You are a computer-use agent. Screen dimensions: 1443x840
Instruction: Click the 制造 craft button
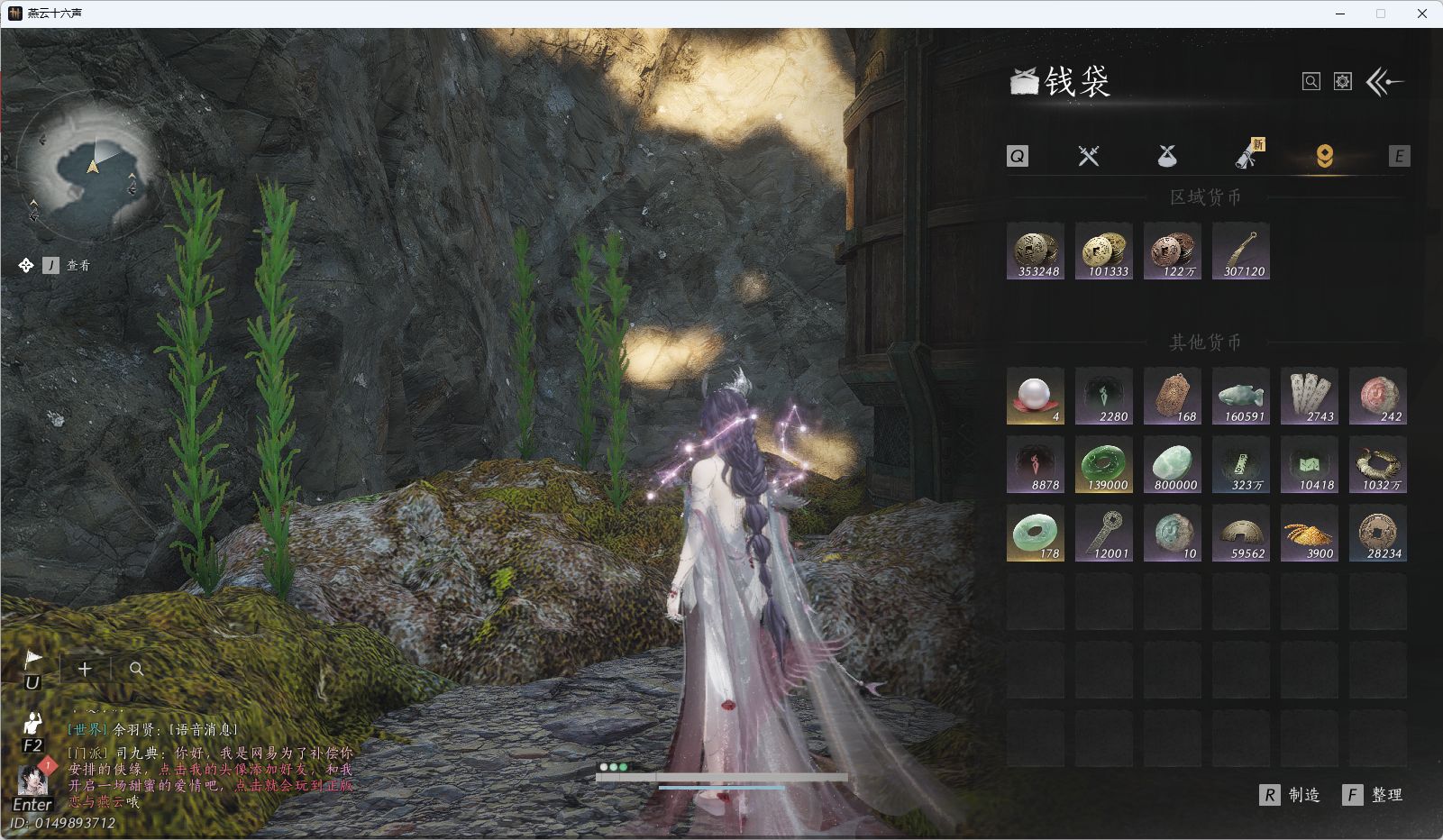click(x=1292, y=795)
